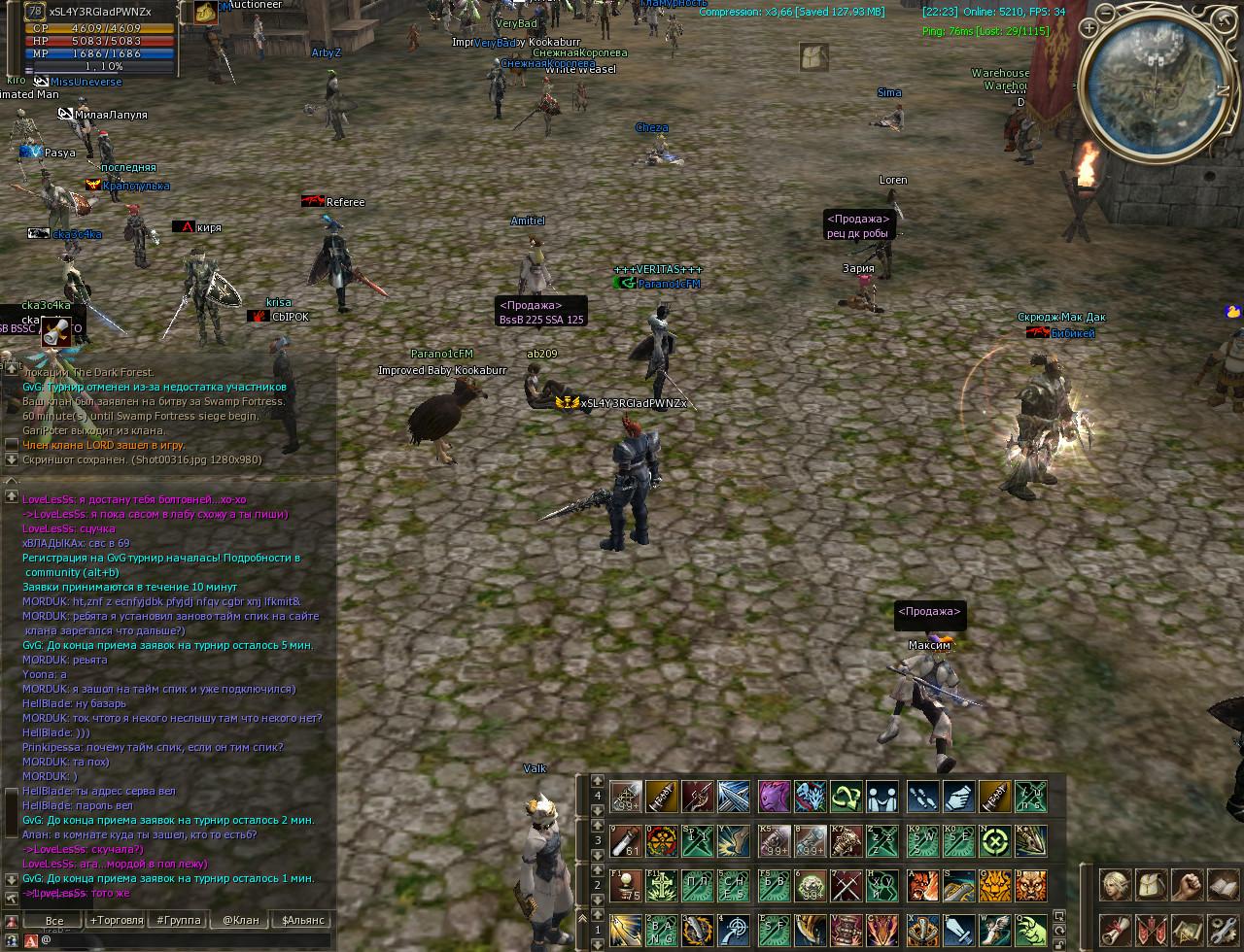Open the #Группа chat tab

pyautogui.click(x=179, y=920)
